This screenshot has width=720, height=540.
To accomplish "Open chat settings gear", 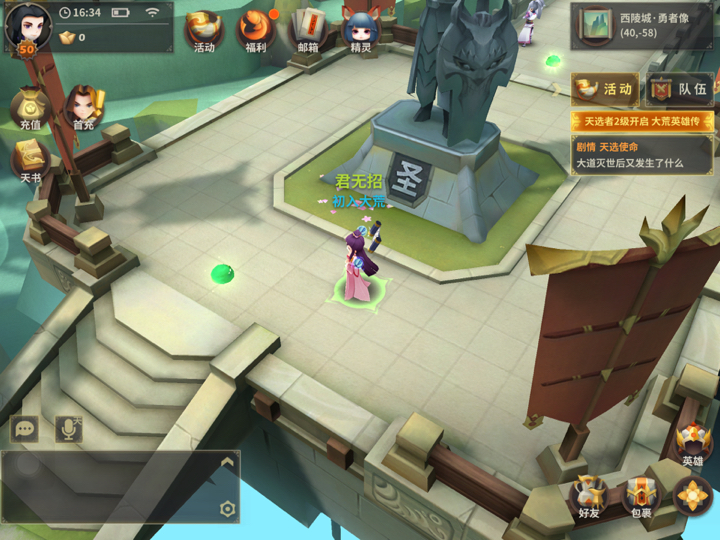I will click(227, 509).
